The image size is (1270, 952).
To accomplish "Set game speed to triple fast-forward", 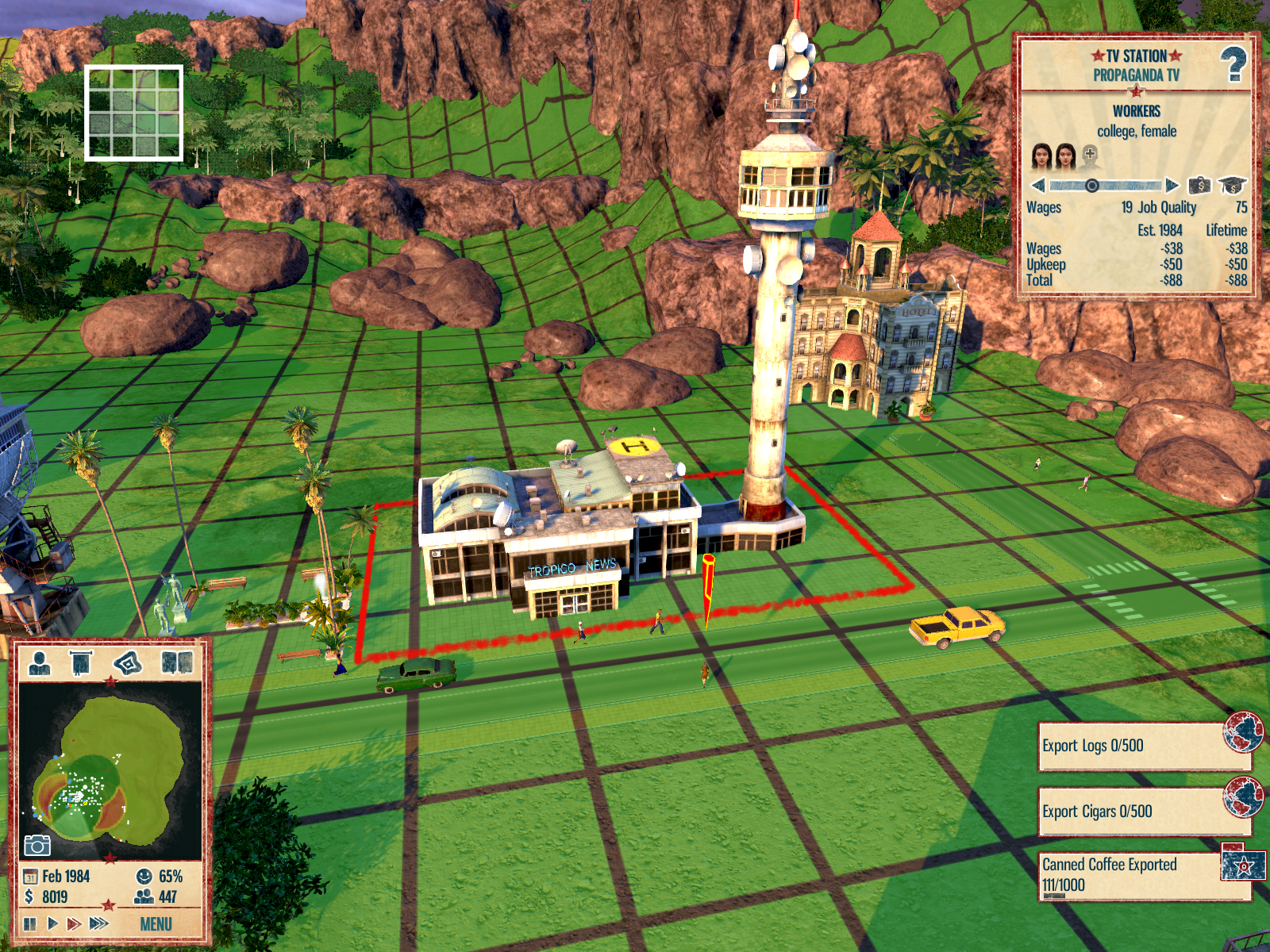I will coord(99,923).
